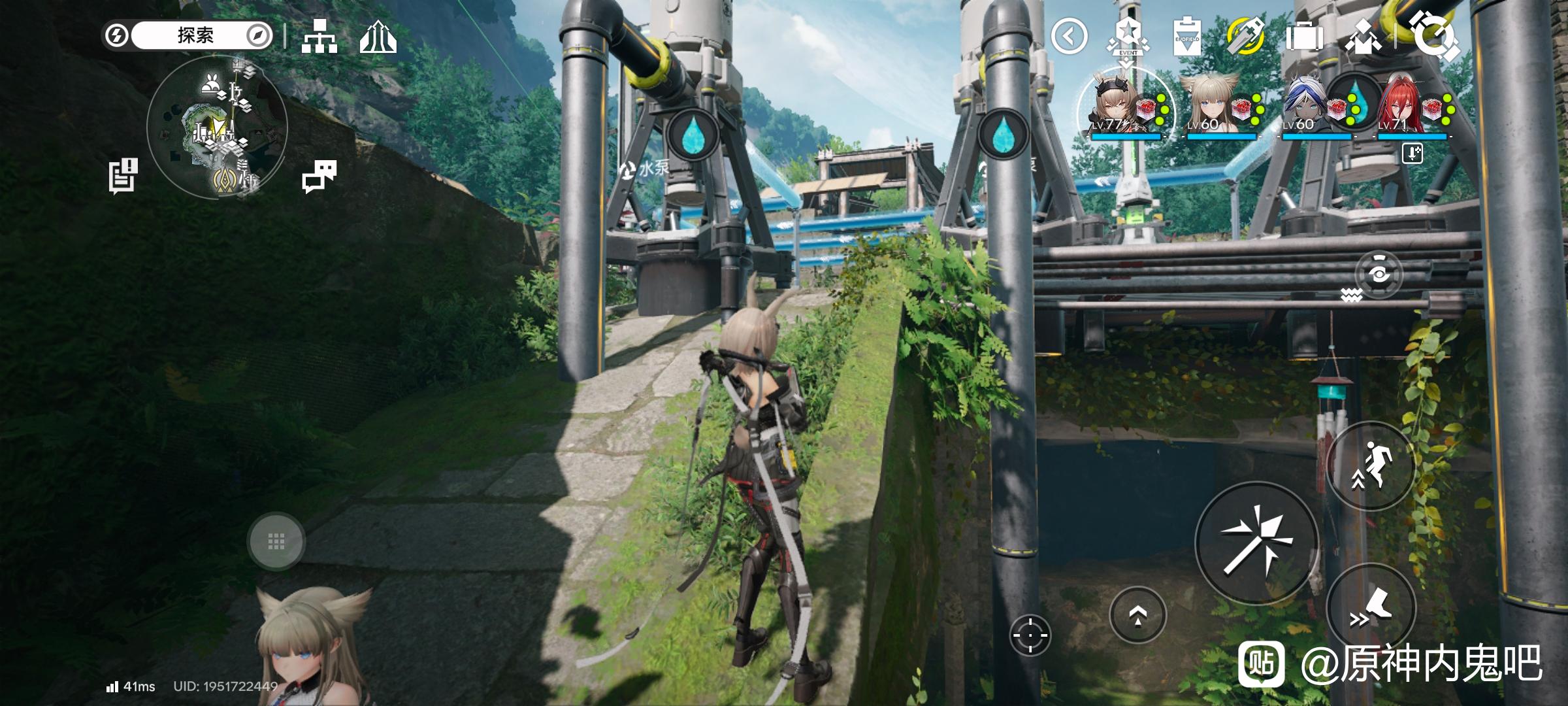1568x706 pixels.
Task: Tap the jump button with leaping figure
Action: (1370, 467)
